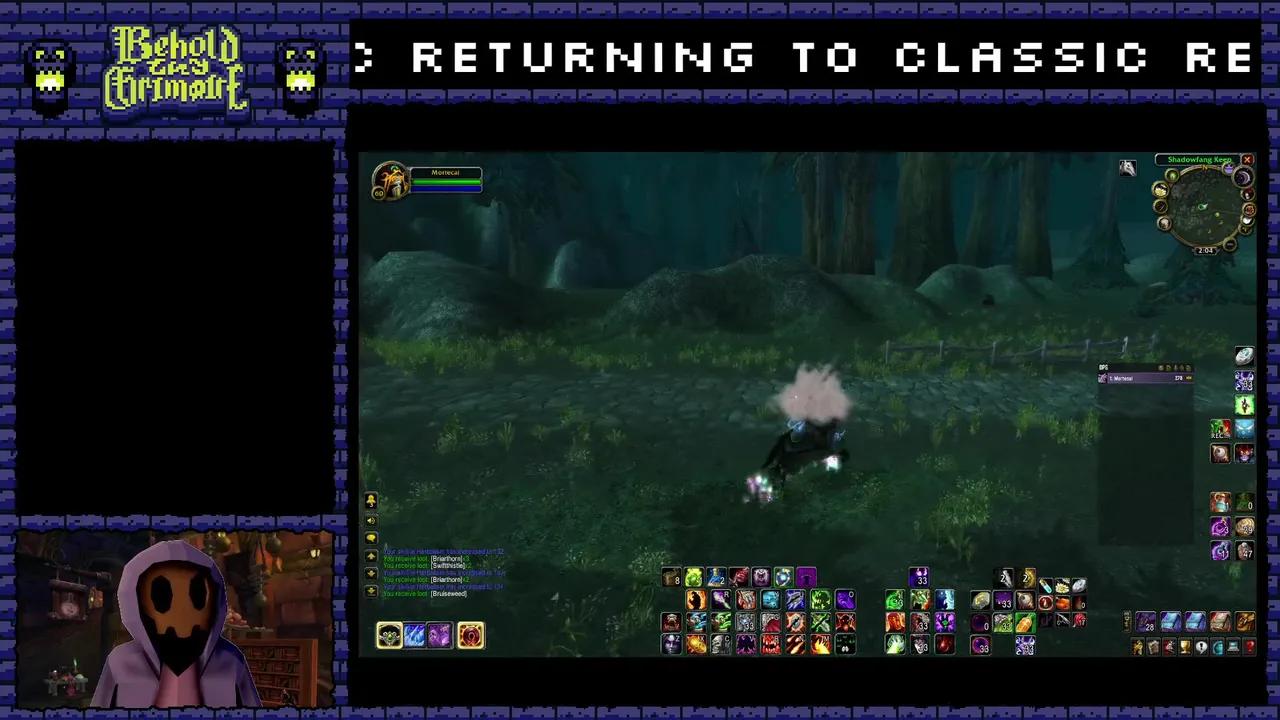
Task: Open friends via the chat social button
Action: click(371, 501)
